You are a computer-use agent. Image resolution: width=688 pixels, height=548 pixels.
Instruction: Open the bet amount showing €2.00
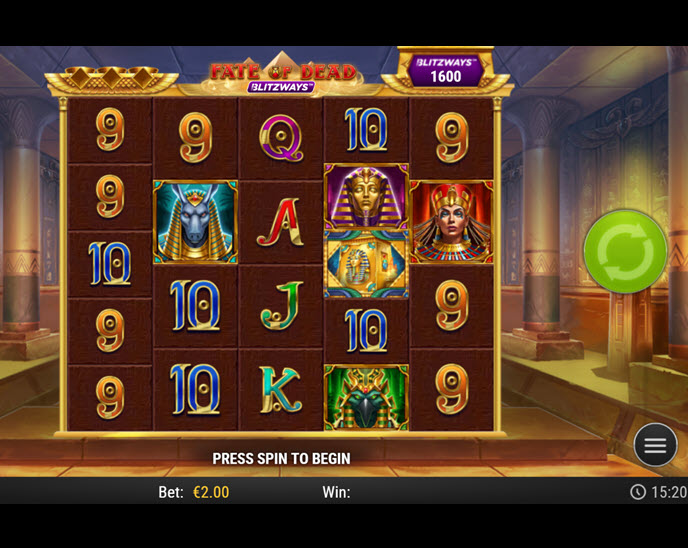point(210,492)
